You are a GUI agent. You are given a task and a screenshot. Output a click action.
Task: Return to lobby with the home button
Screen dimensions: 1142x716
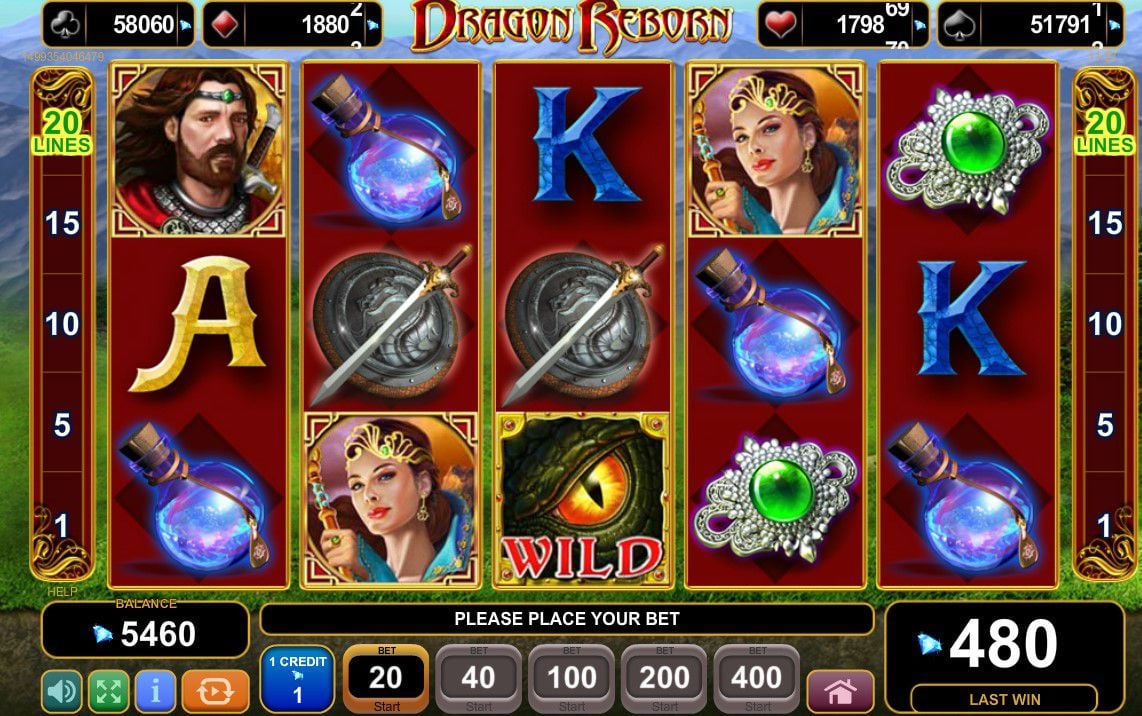click(x=840, y=691)
